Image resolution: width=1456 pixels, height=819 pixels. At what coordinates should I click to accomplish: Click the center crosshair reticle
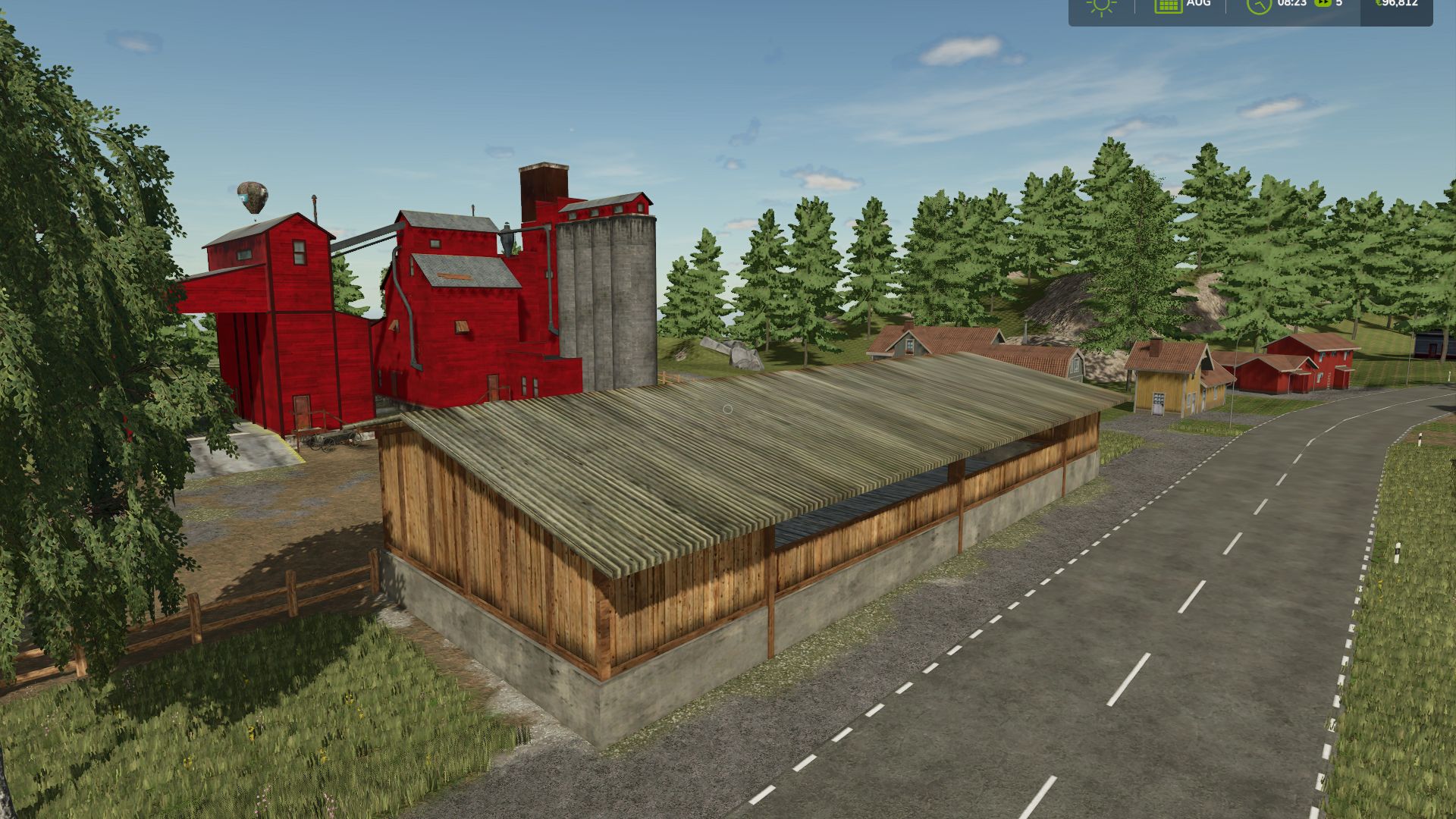pos(728,409)
